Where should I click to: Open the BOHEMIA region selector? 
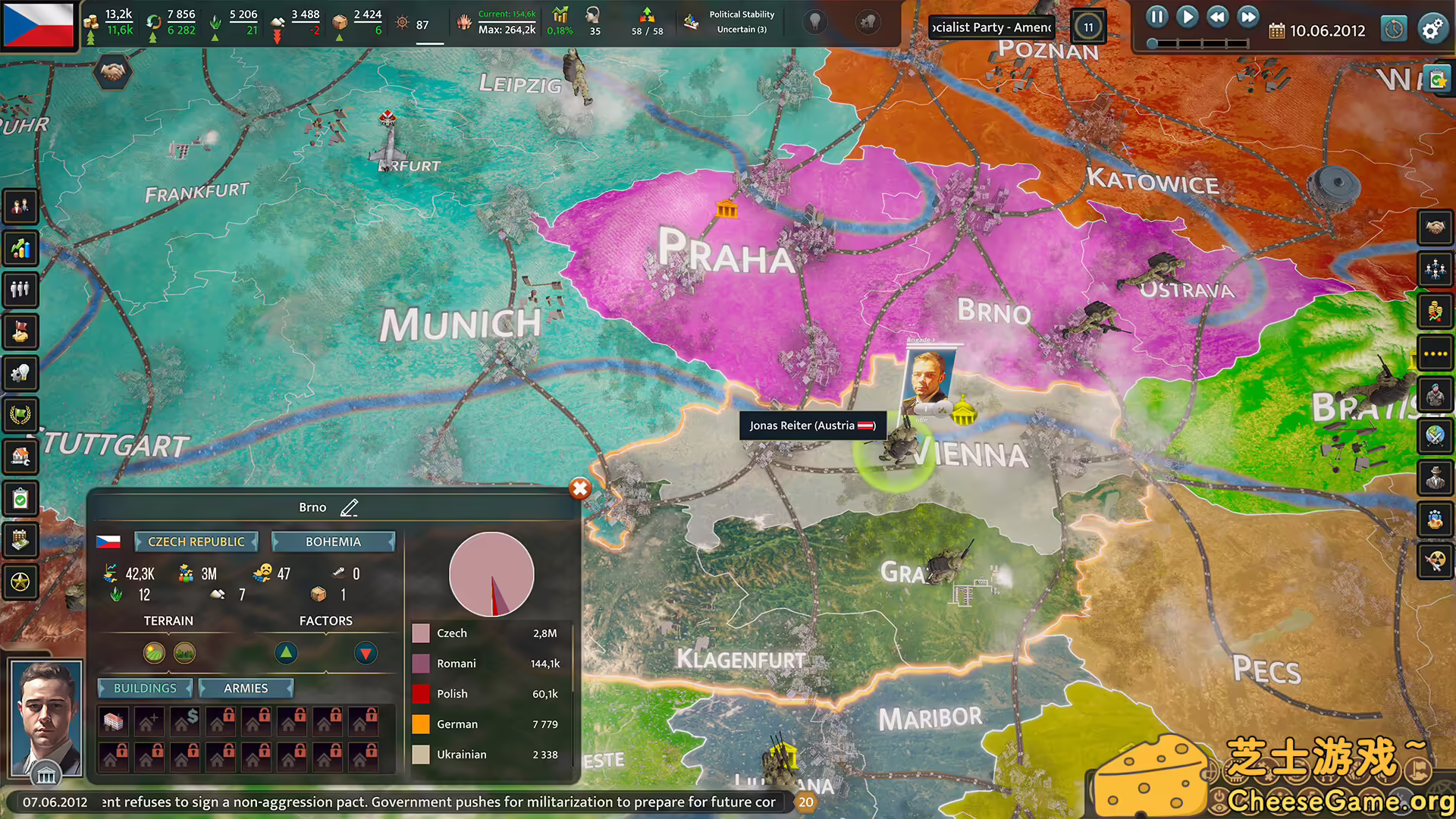click(x=334, y=541)
